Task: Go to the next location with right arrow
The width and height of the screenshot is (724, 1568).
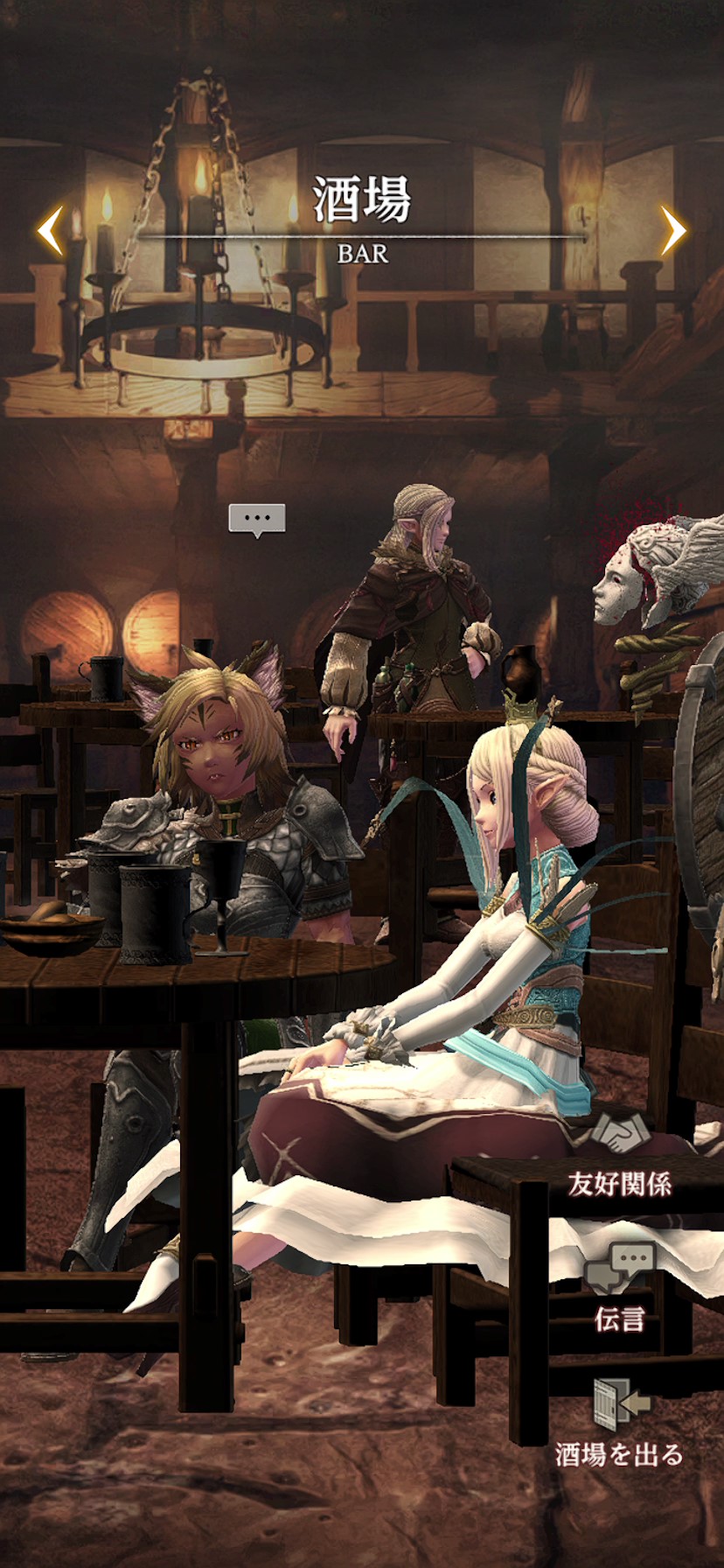Action: [672, 231]
